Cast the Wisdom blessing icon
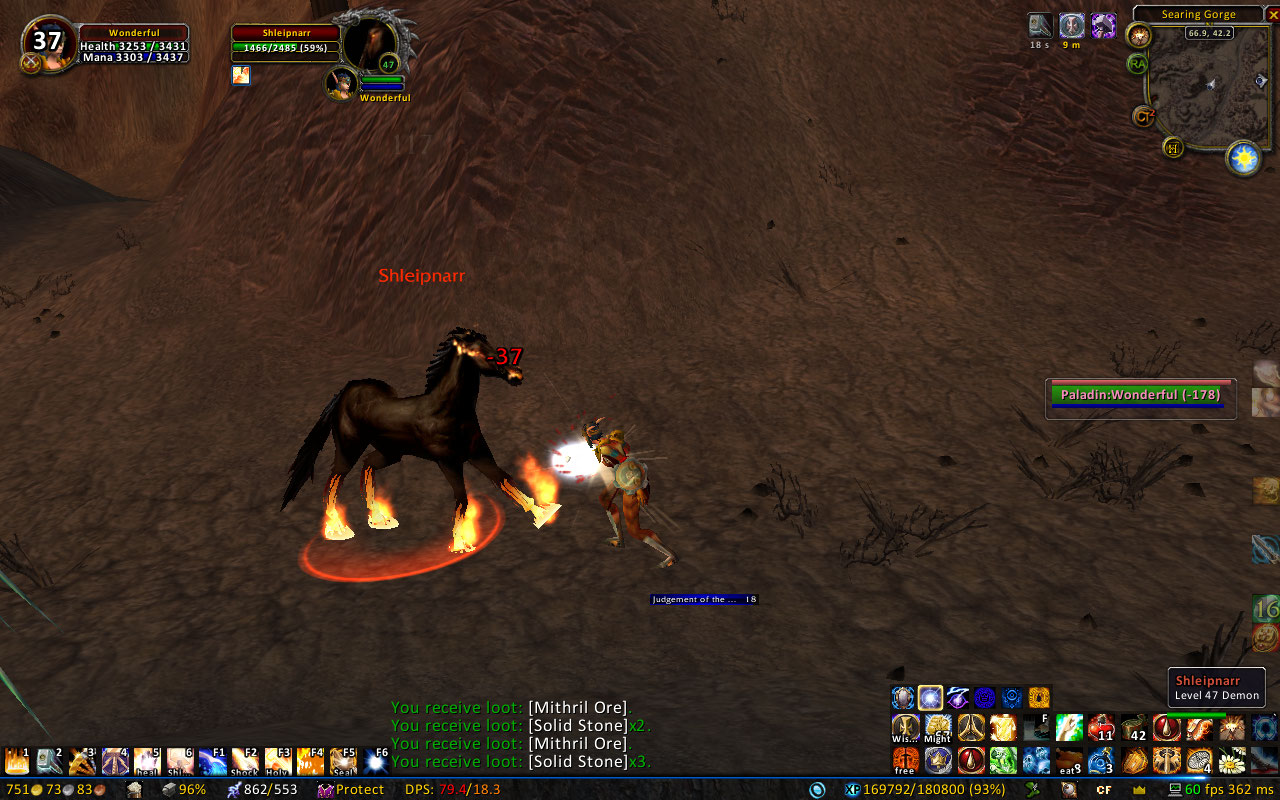Viewport: 1280px width, 800px height. [906, 727]
